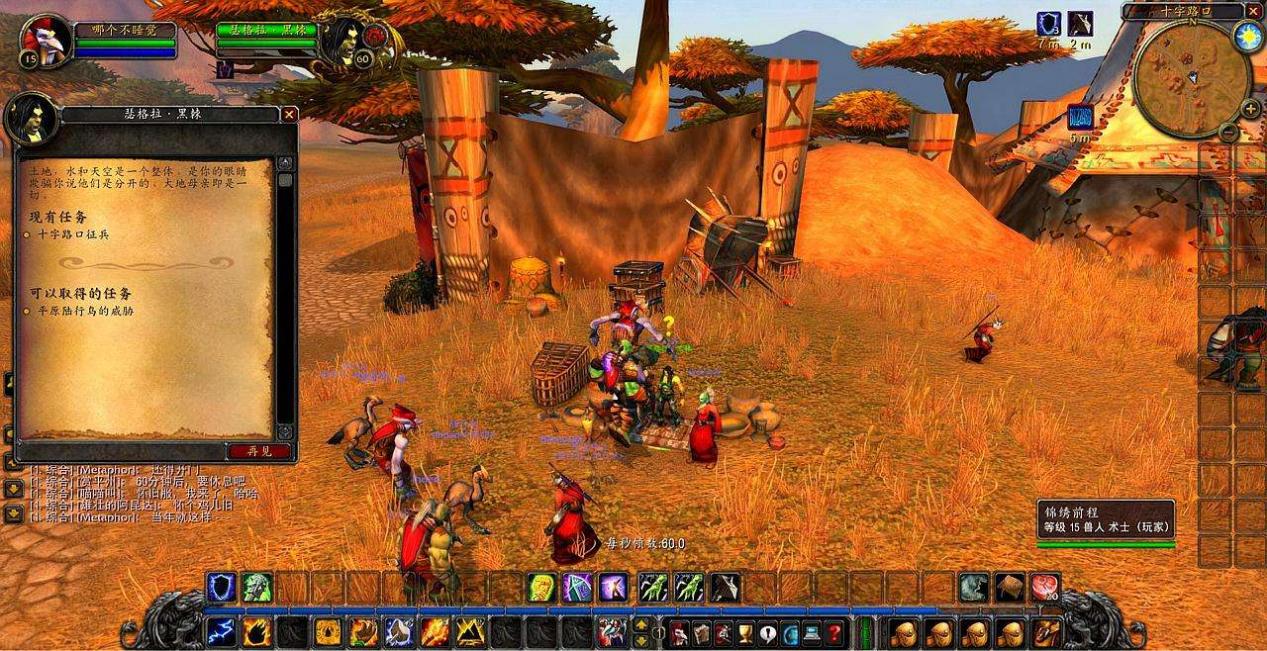
Task: Use the red heart item slot
Action: pos(1044,587)
